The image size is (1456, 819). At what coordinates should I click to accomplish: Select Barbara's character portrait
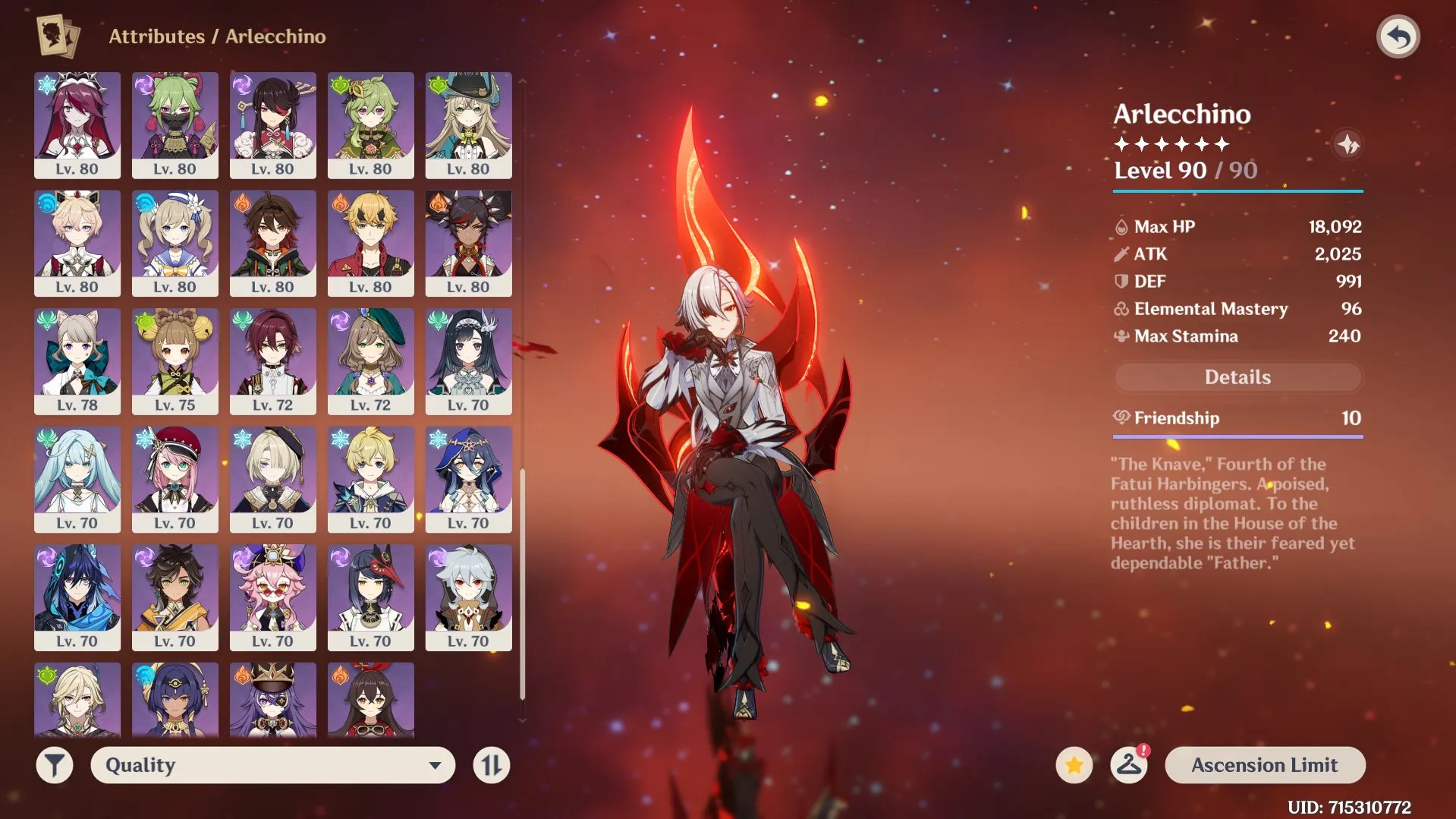coord(175,243)
